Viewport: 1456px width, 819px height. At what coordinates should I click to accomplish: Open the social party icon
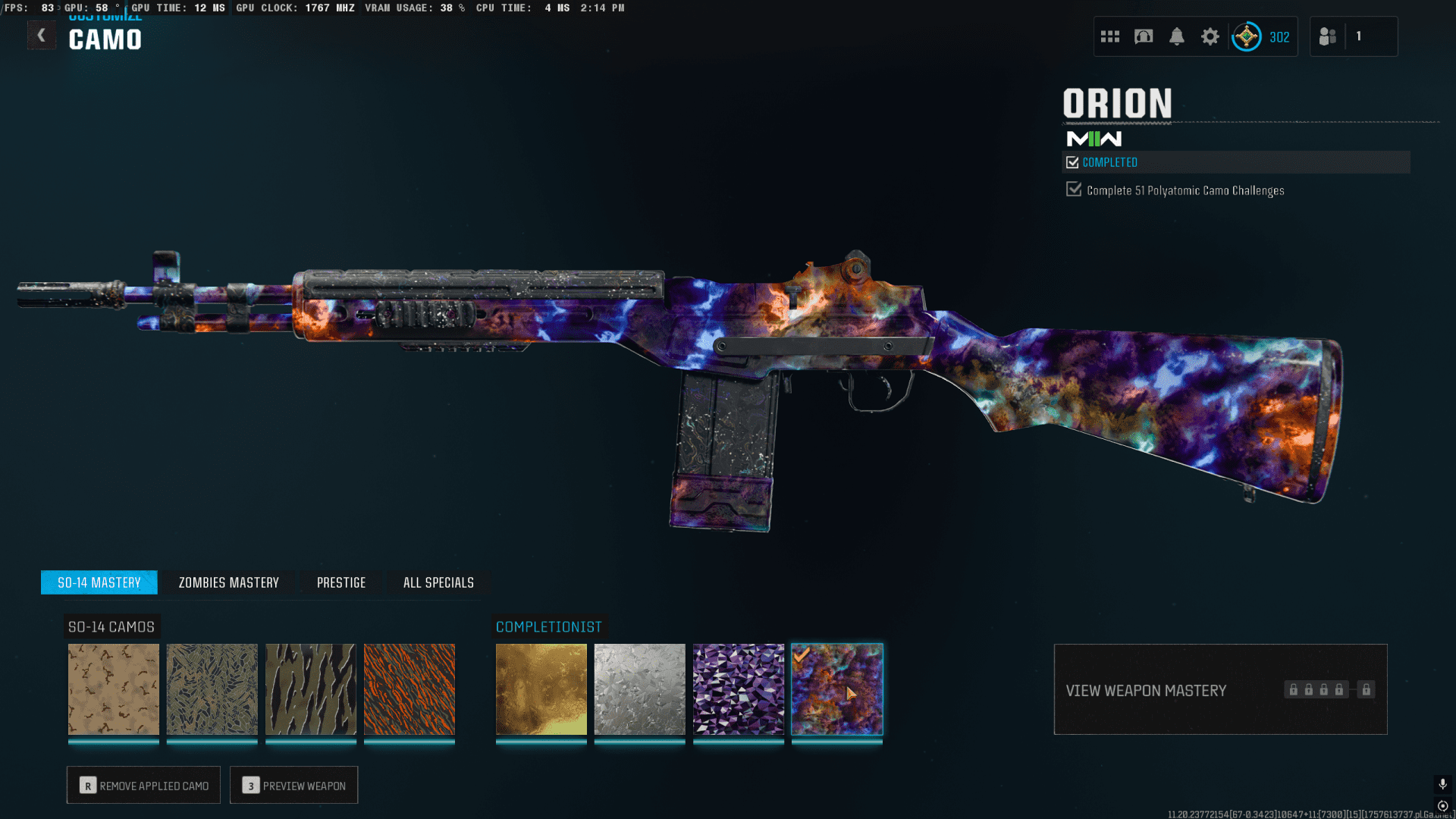click(x=1328, y=36)
